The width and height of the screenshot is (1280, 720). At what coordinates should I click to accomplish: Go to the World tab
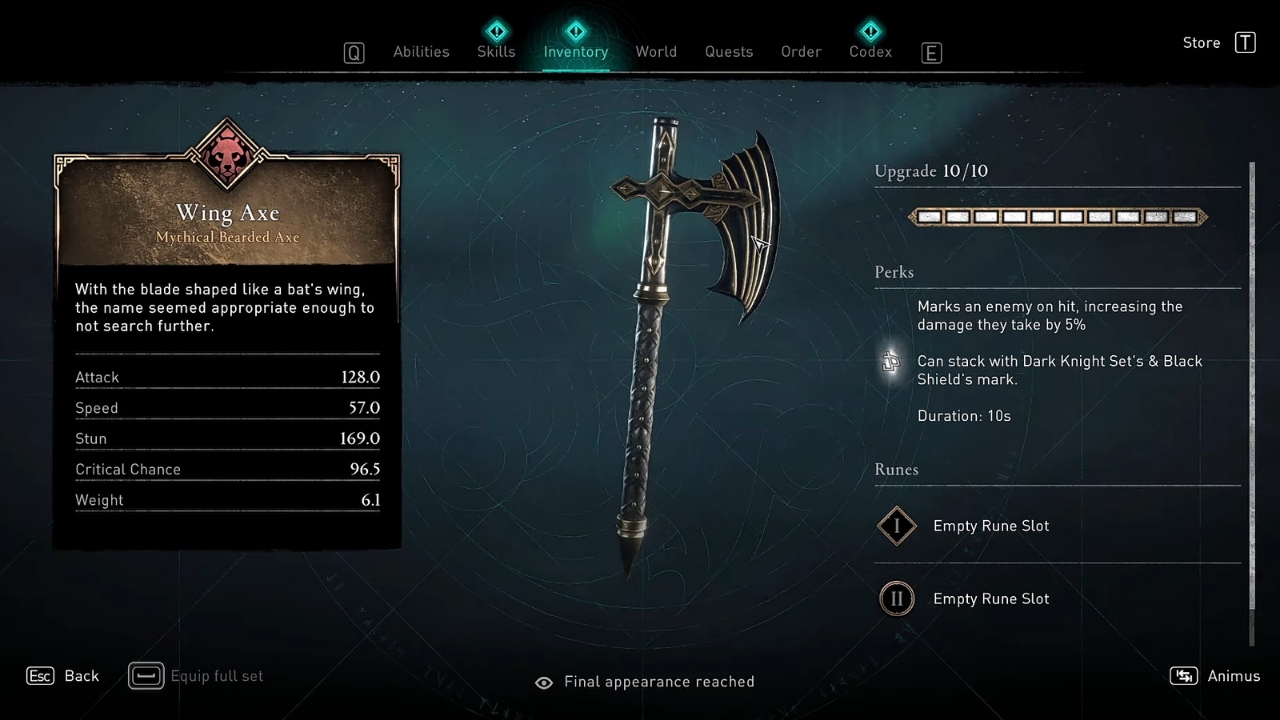coord(656,52)
